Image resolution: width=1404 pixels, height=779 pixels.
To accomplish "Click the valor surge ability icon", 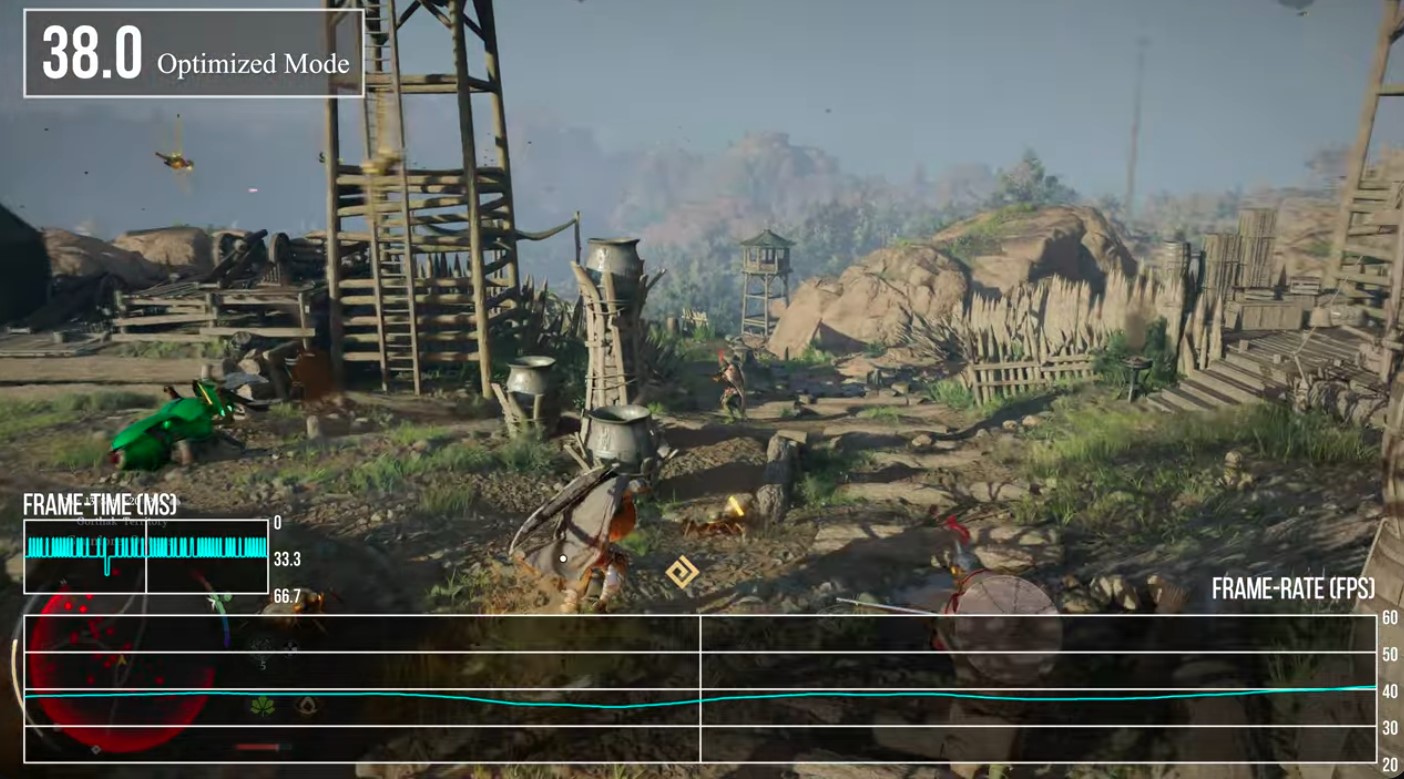I will [306, 706].
